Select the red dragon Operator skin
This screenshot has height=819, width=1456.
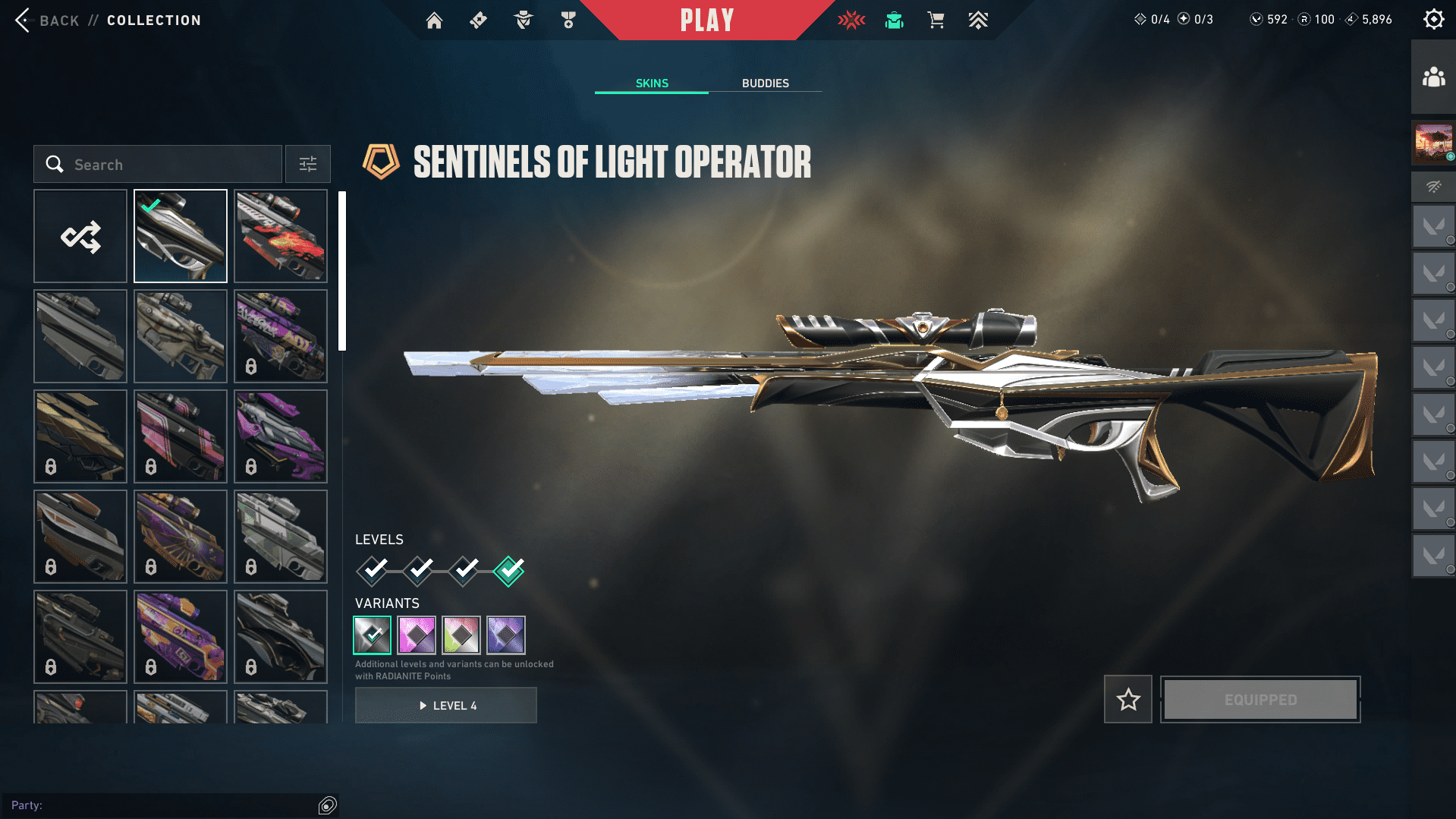pyautogui.click(x=281, y=236)
